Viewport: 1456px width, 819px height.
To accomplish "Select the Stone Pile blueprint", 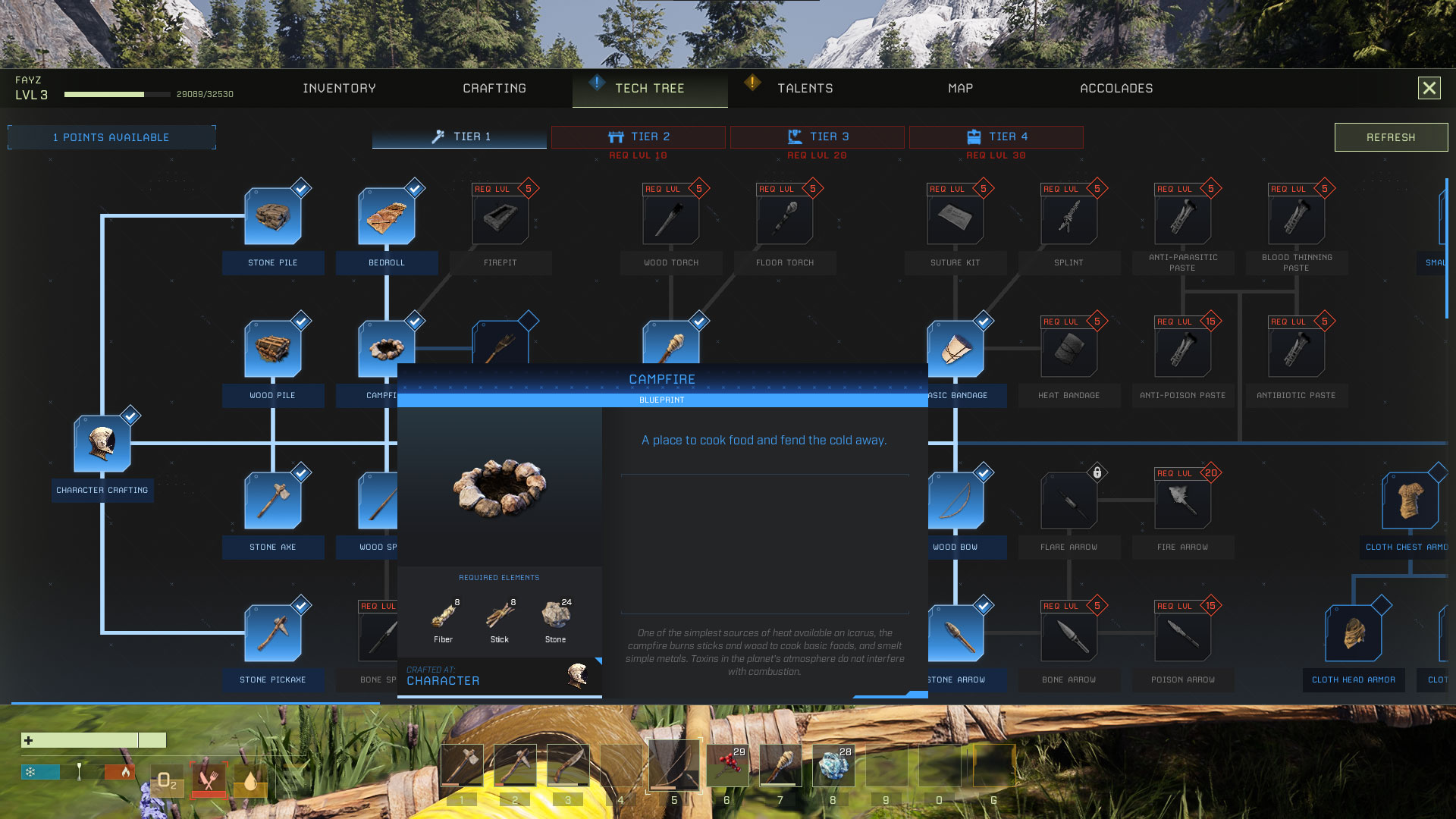I will pos(273,218).
